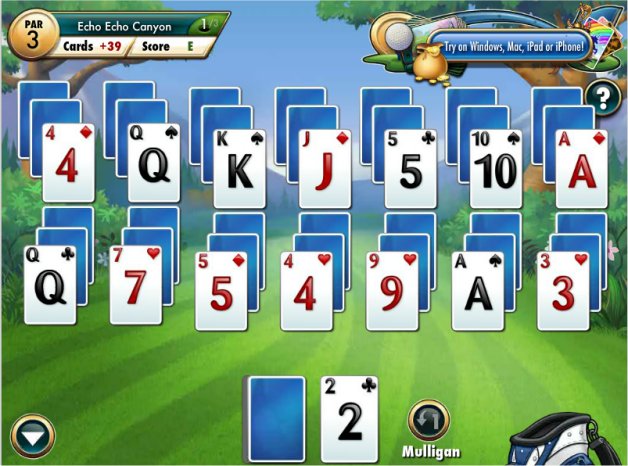
Task: Pick the Queen of clubs card
Action: click(50, 285)
